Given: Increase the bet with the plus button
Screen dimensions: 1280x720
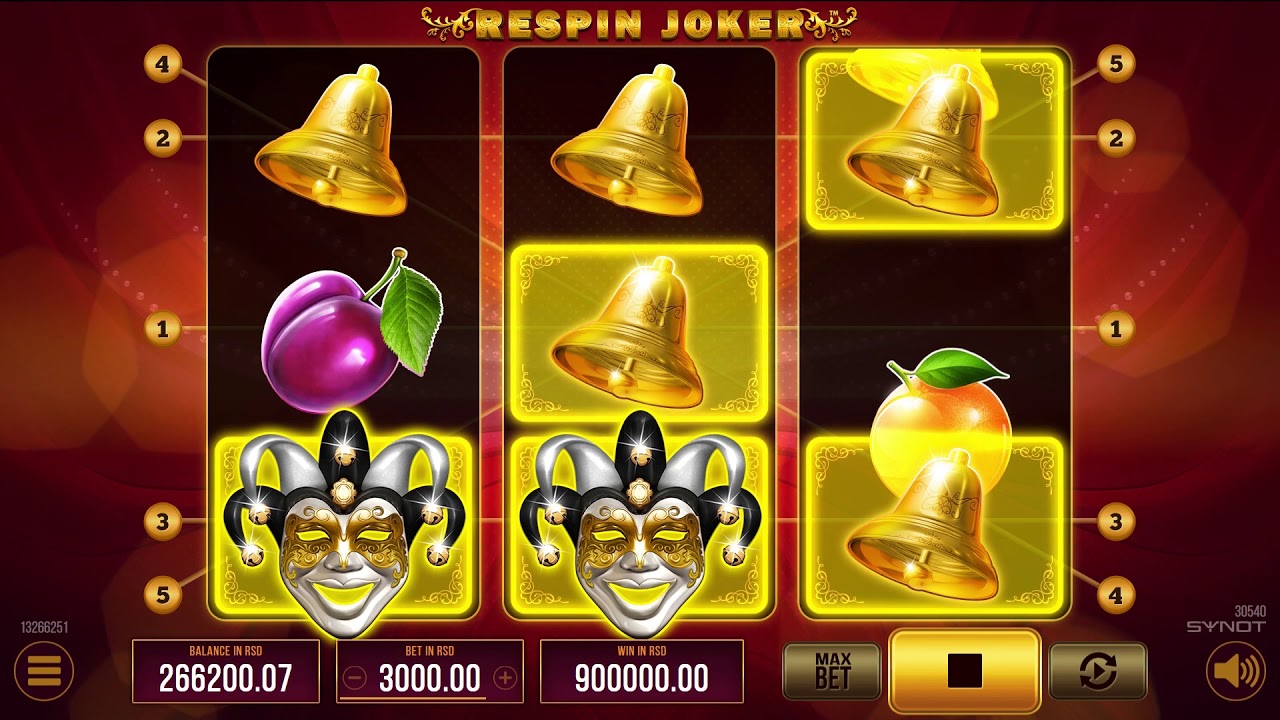Looking at the screenshot, I should pyautogui.click(x=508, y=675).
